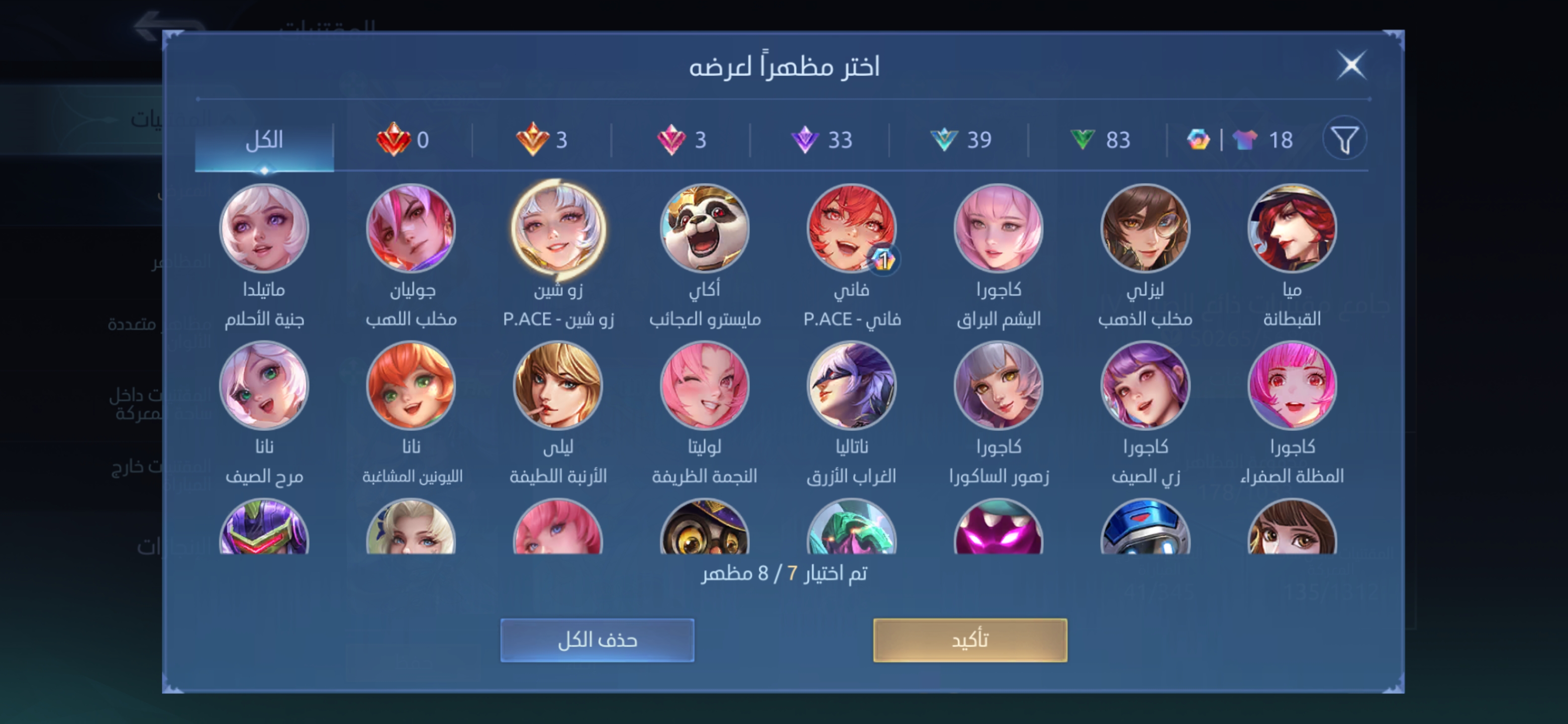The image size is (1568, 724).
Task: Switch to the الكل (All) tab
Action: tap(265, 139)
